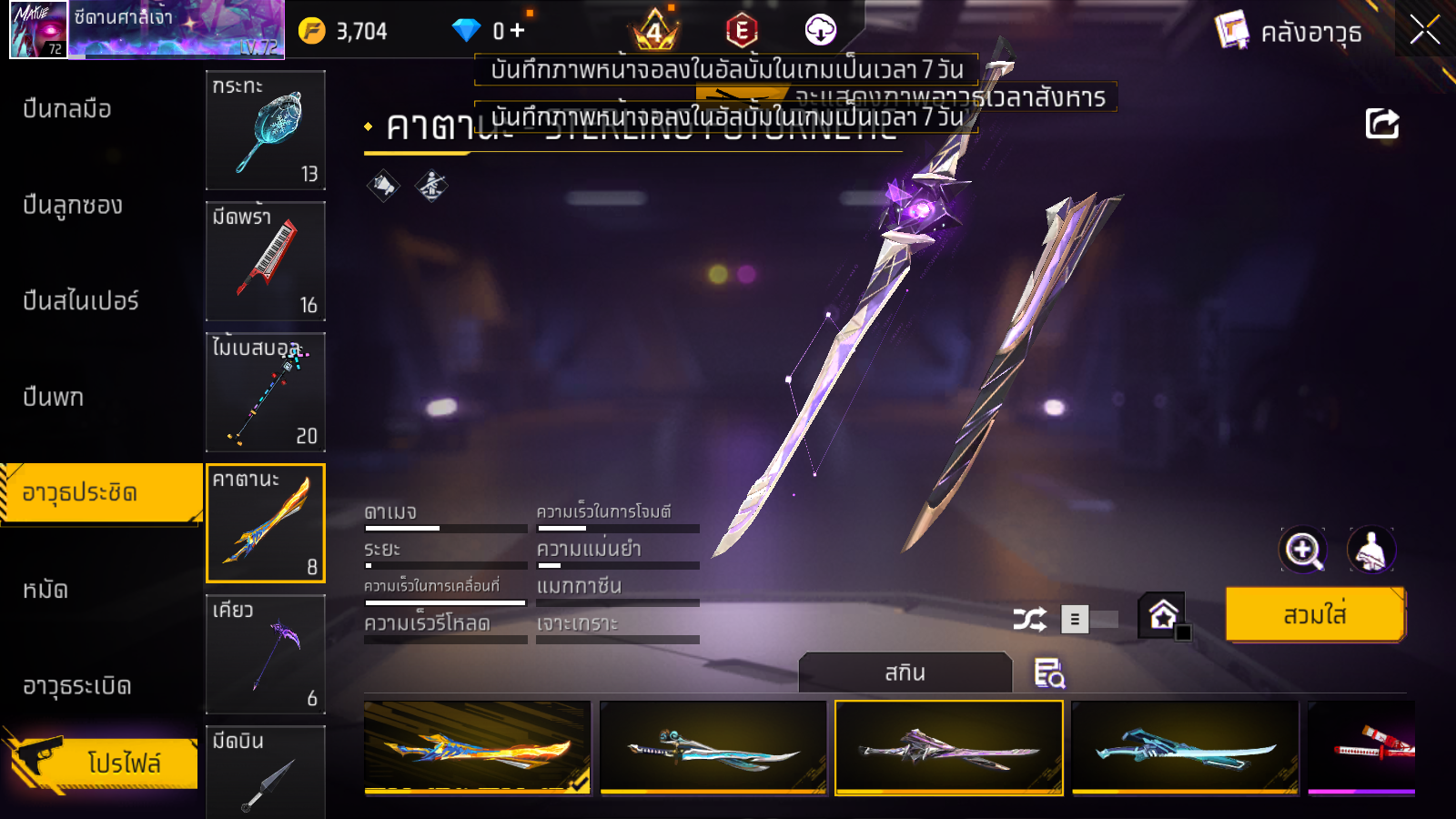
Task: Select the กระทะ pan weapon tile
Action: coord(266,130)
